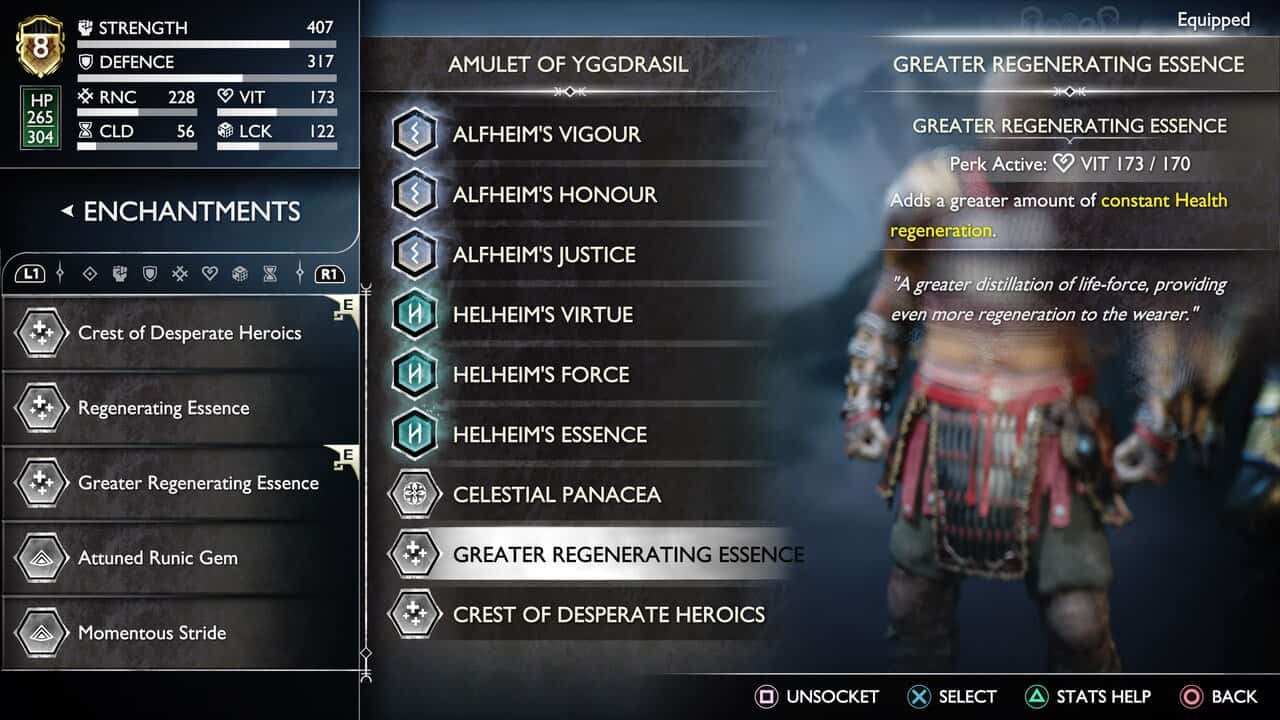
Task: Go back via the Enchantments header arrow
Action: click(x=67, y=211)
